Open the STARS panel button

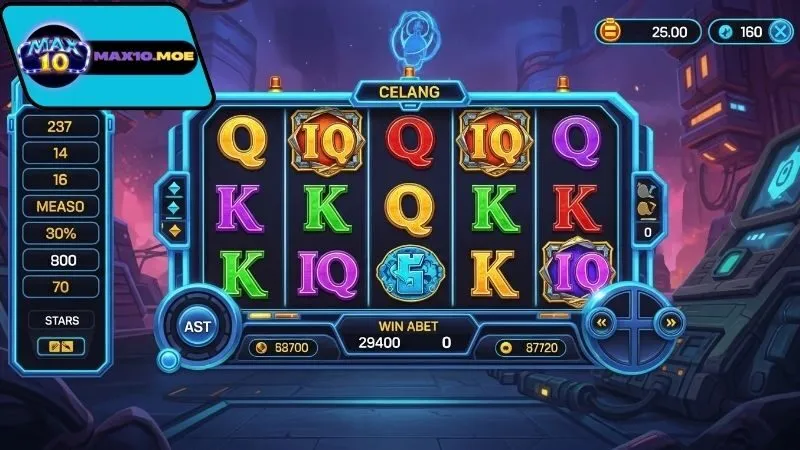point(60,321)
